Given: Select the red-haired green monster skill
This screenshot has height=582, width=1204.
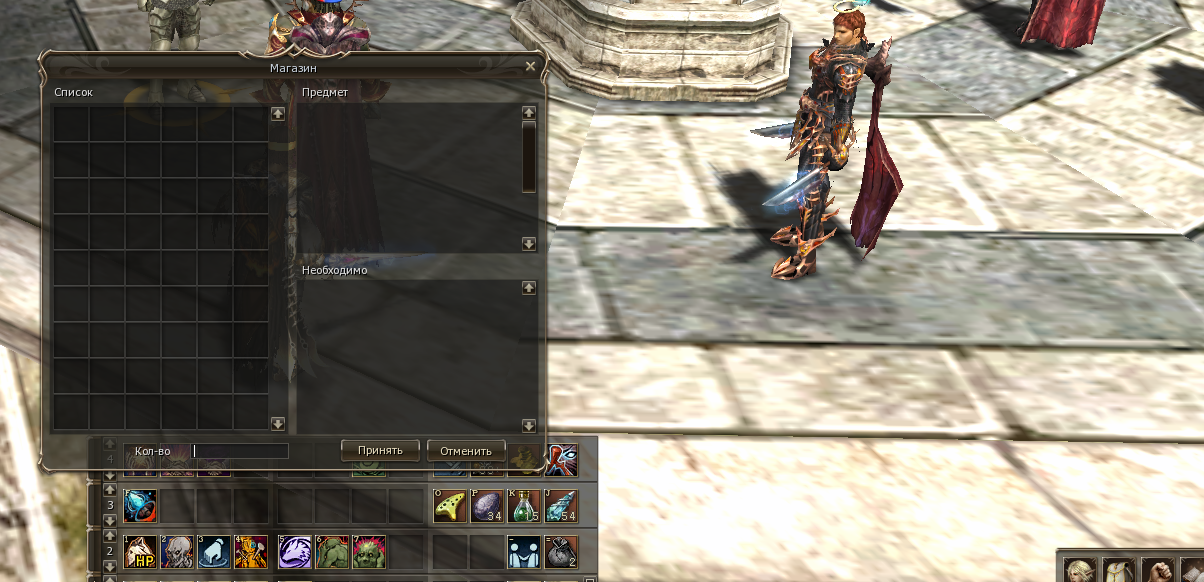Looking at the screenshot, I should 369,551.
